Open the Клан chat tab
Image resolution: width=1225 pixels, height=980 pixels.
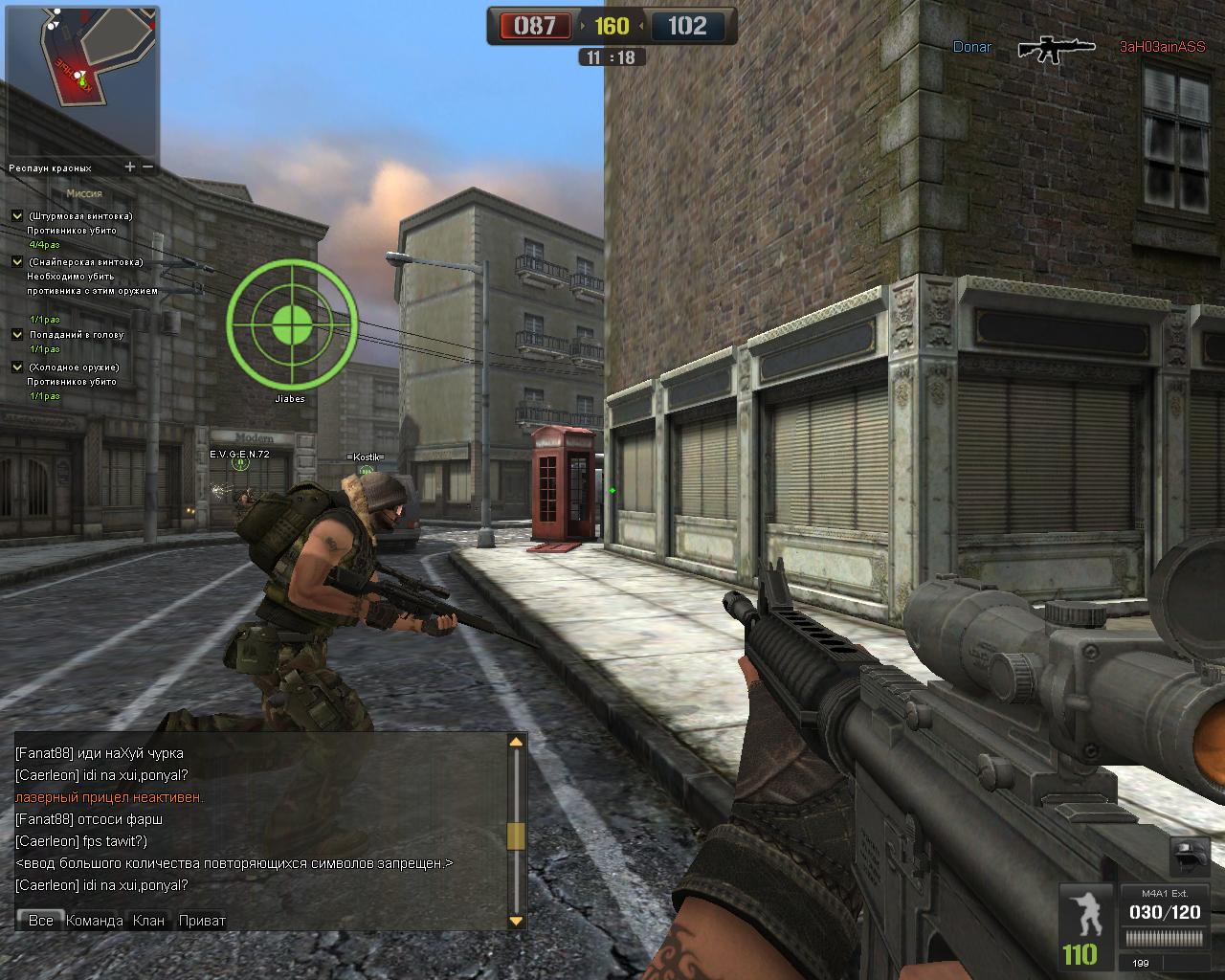coord(149,920)
